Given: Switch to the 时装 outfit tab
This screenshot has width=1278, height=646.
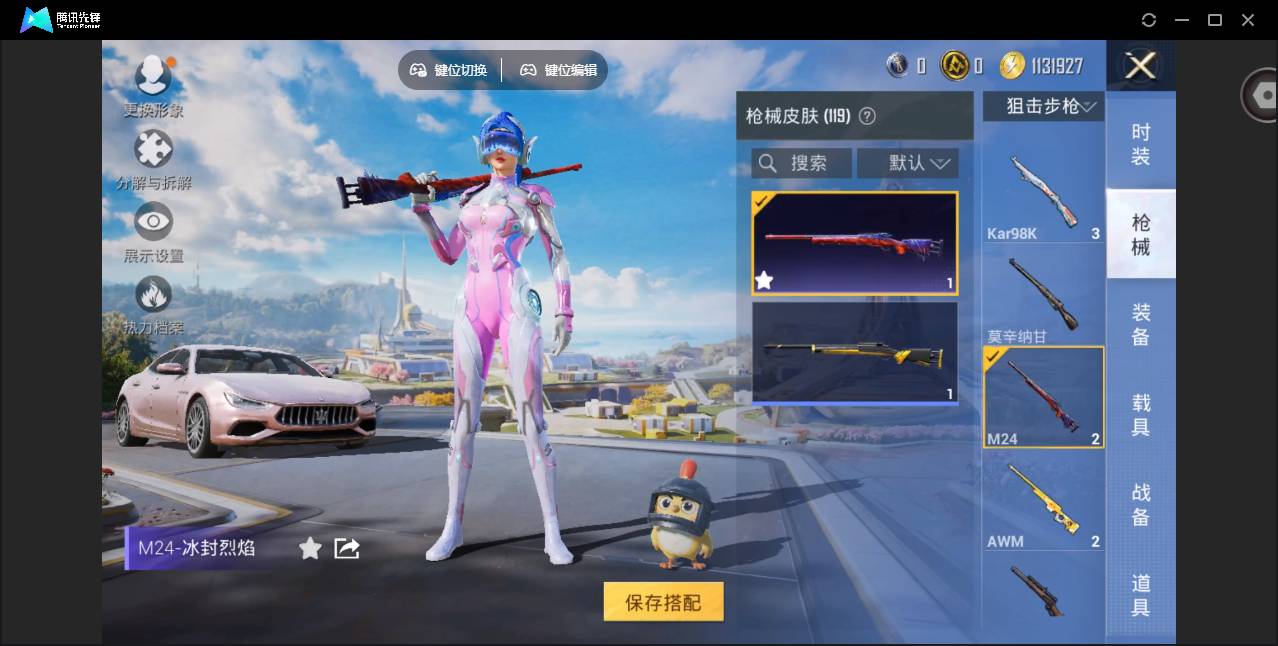Looking at the screenshot, I should pyautogui.click(x=1140, y=144).
